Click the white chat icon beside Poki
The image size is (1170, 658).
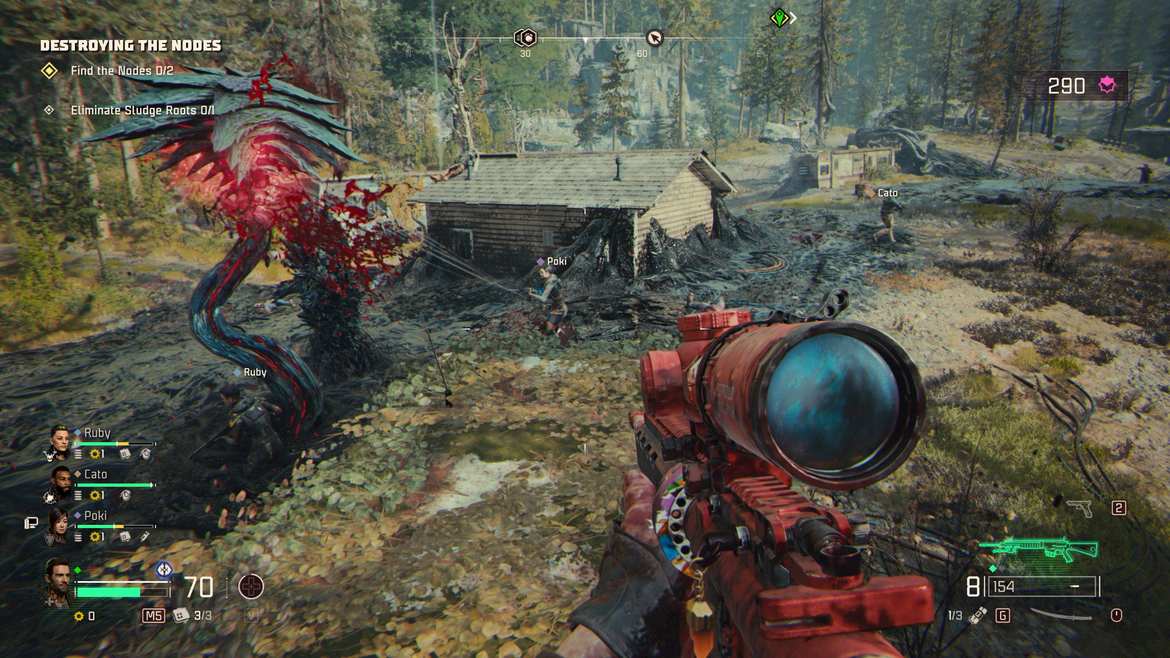(x=31, y=522)
